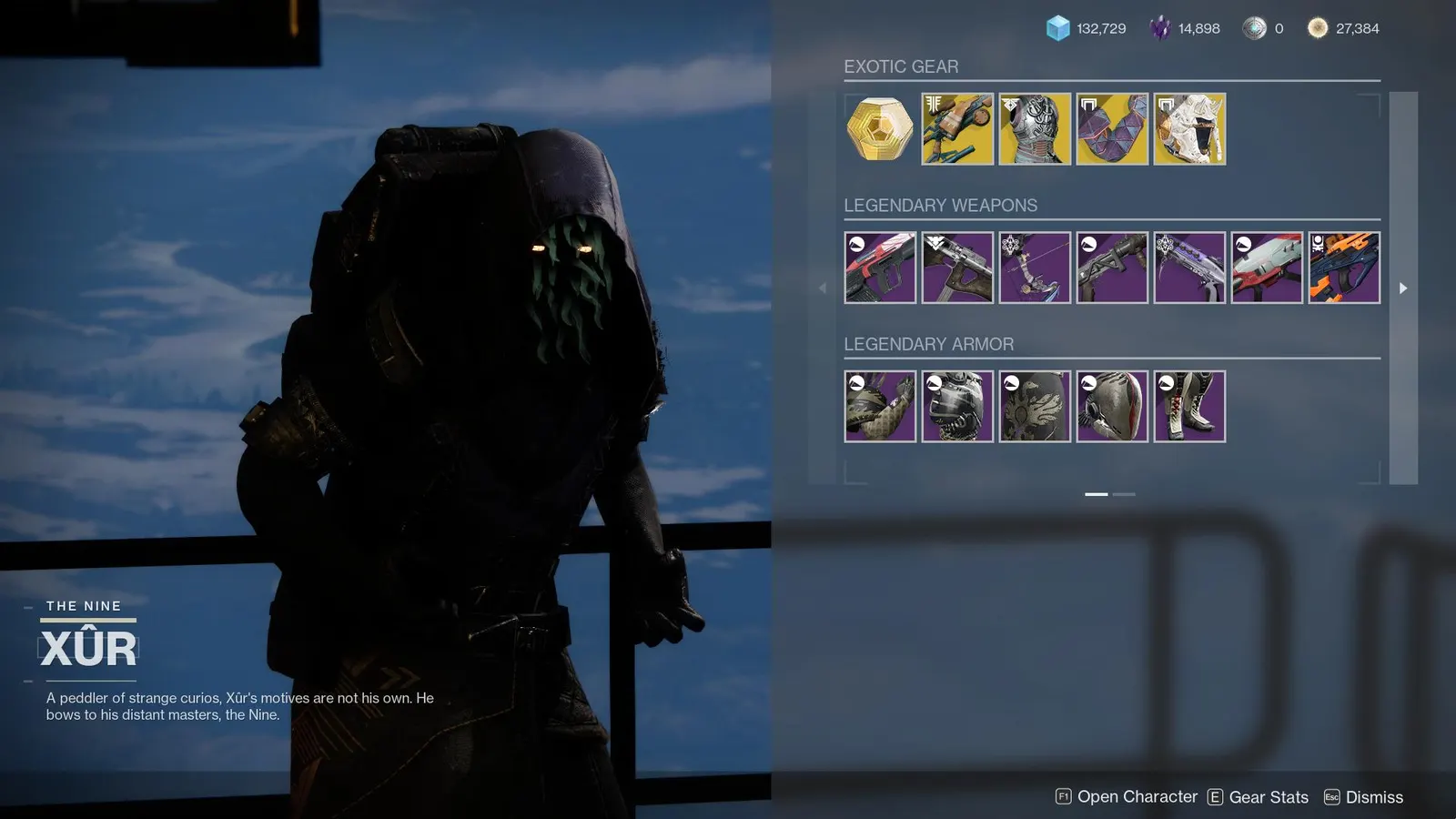The height and width of the screenshot is (819, 1456).
Task: Click the Glimmer currency icon
Action: coord(1056,28)
